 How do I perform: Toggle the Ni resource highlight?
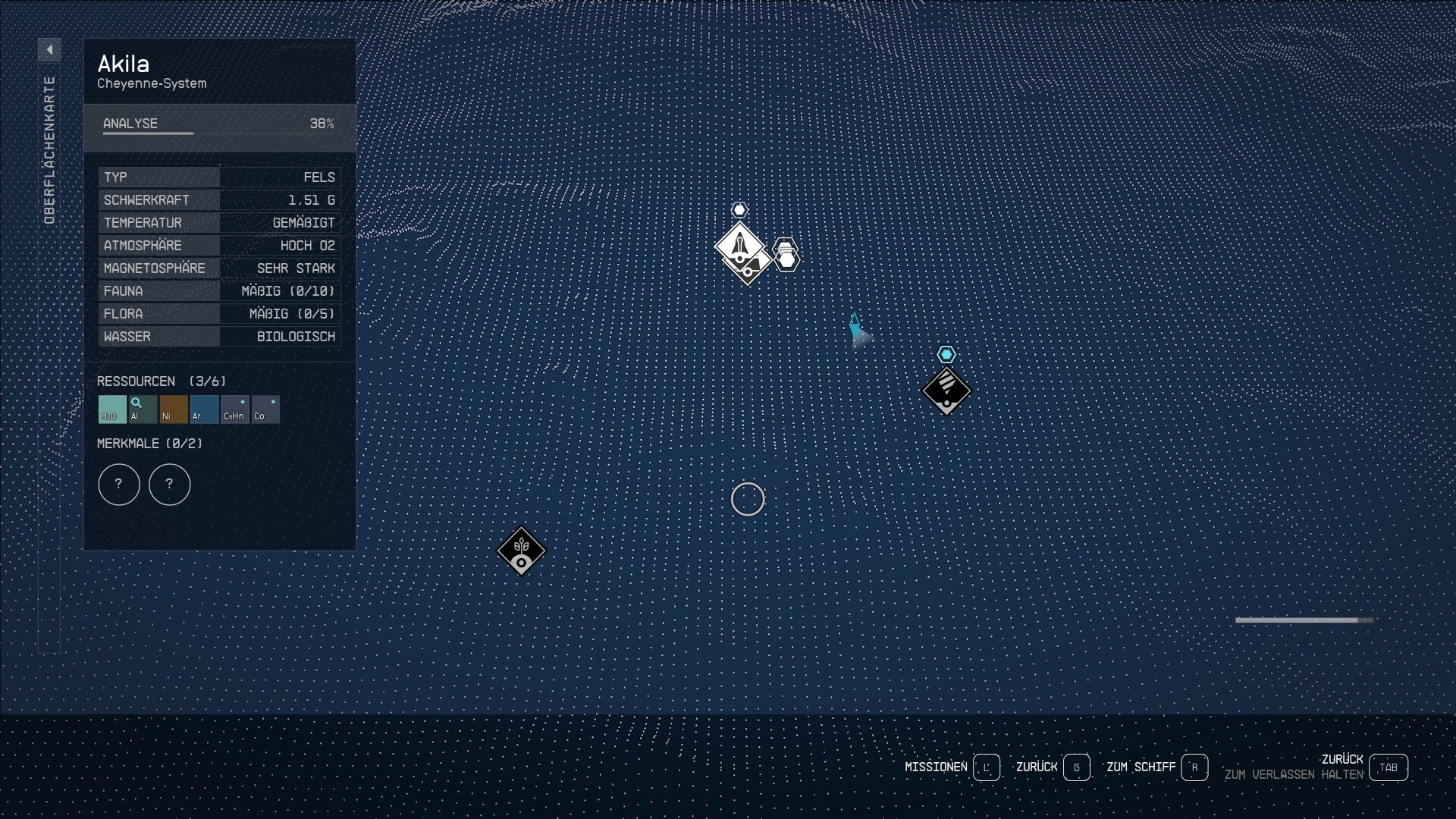click(173, 409)
